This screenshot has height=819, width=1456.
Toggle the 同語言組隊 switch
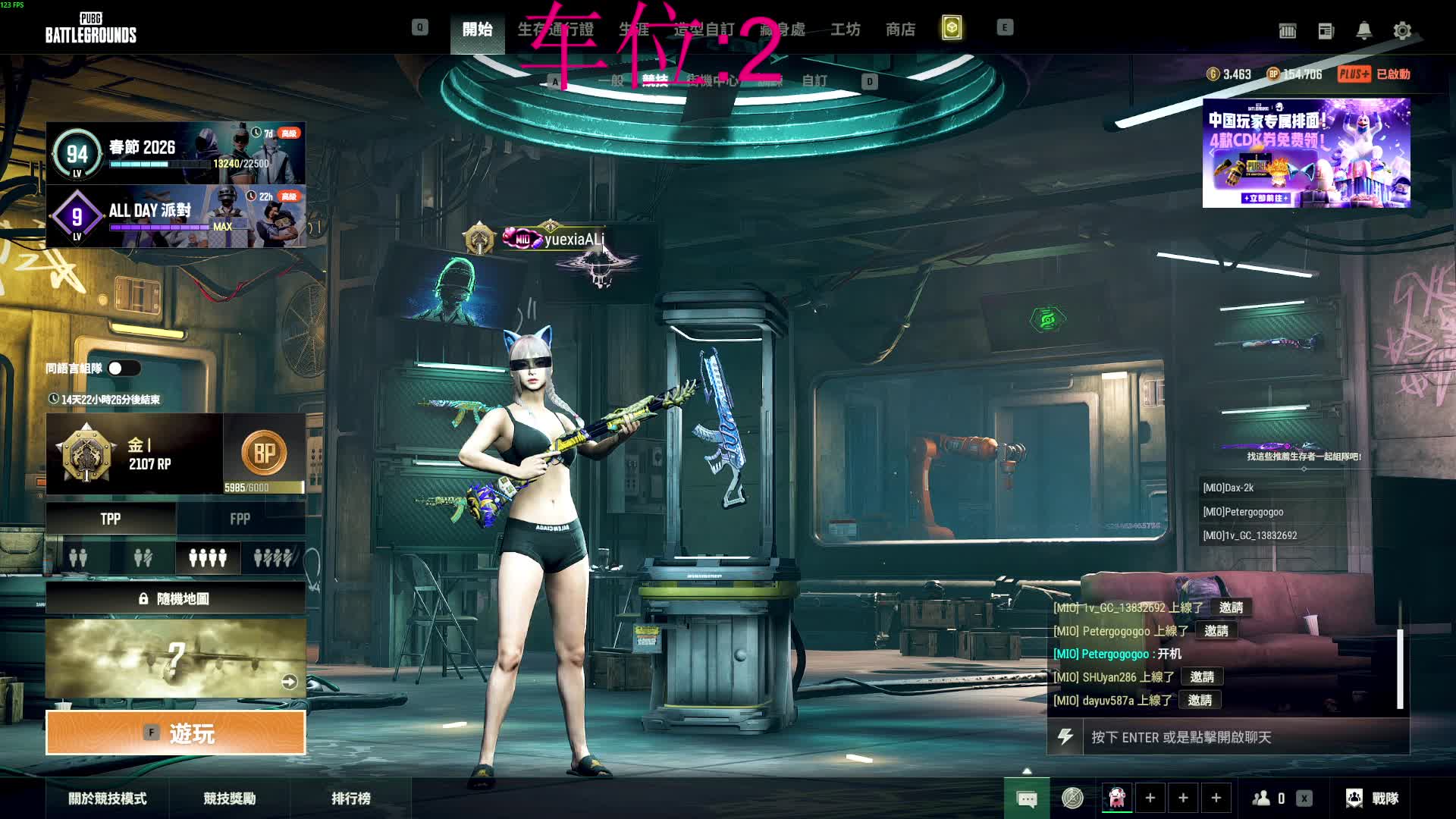(124, 369)
